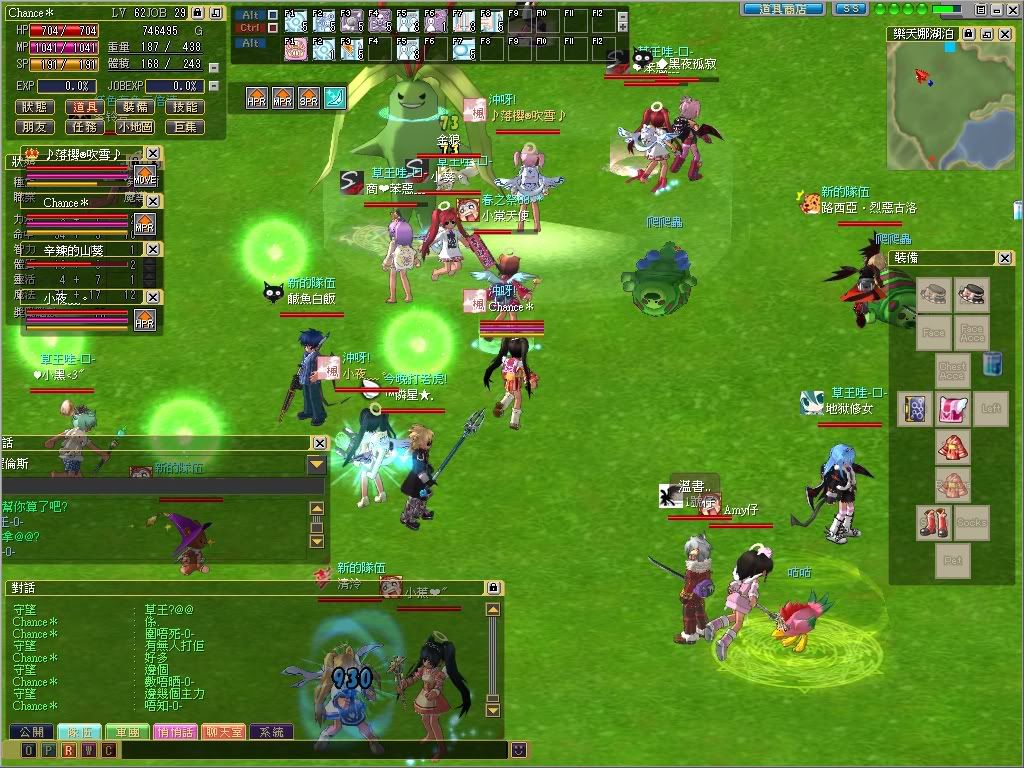Open the 道具商店 item shop
Screen dimensions: 1024x768
click(x=783, y=8)
